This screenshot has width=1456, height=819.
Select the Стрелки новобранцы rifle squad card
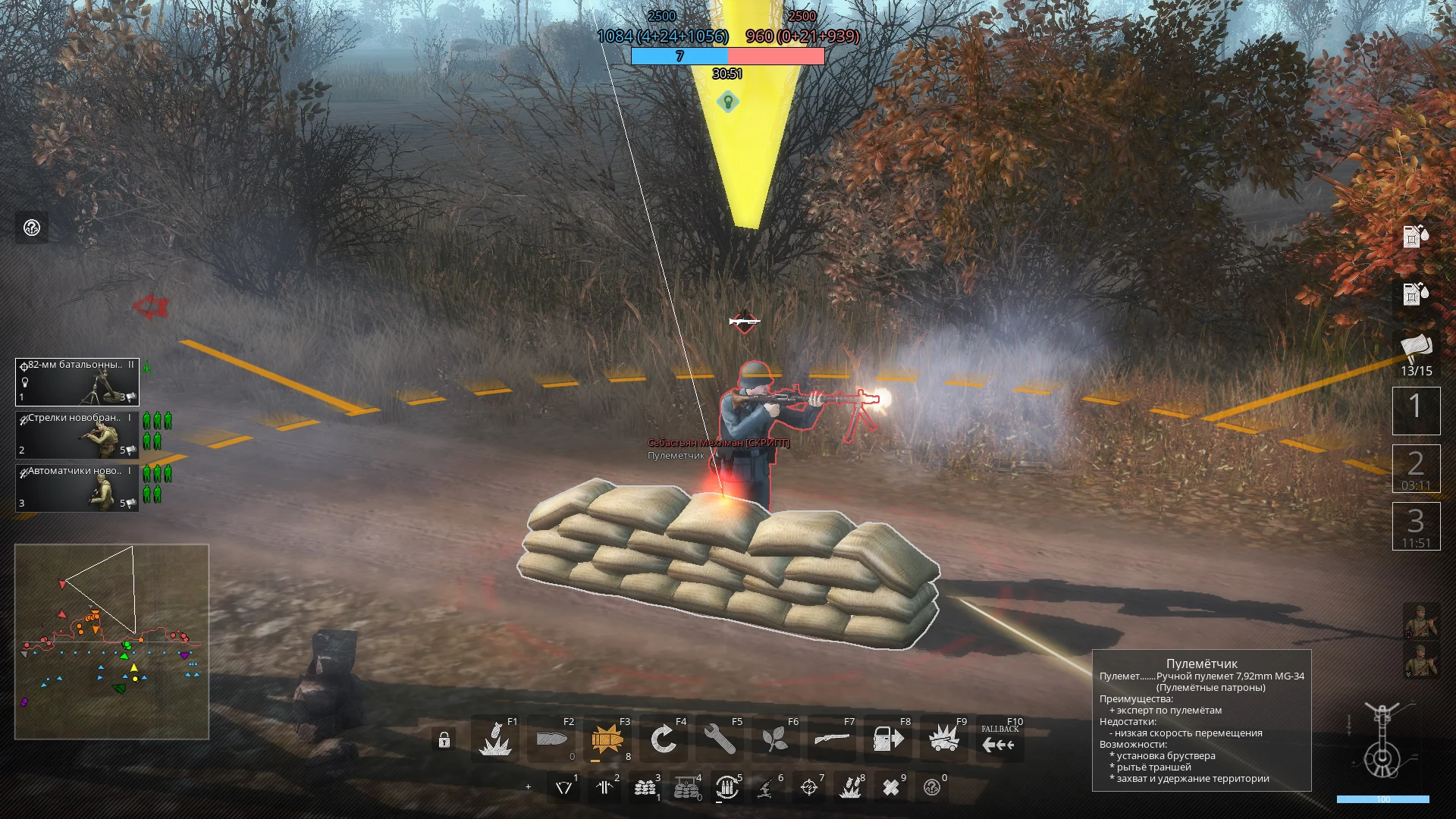pos(77,435)
